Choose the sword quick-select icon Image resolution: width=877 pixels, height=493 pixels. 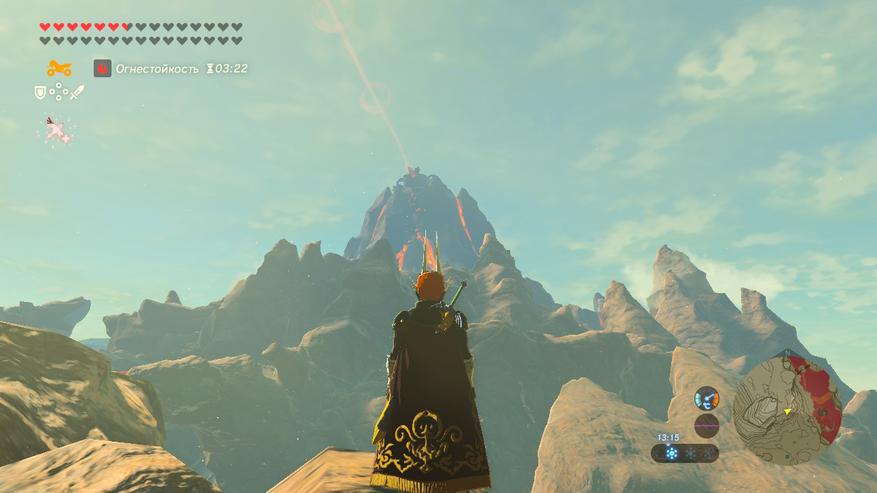click(77, 92)
